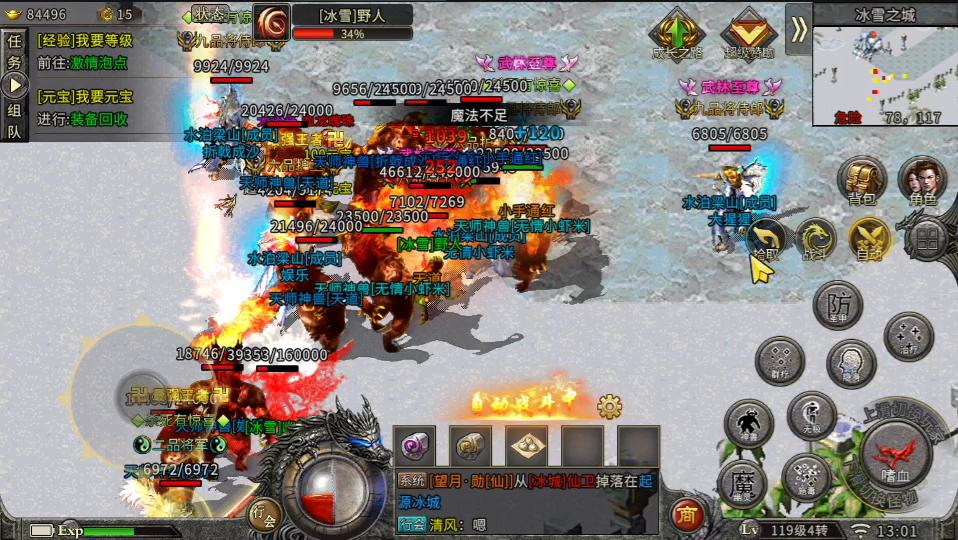Image resolution: width=958 pixels, height=540 pixels.
Task: Switch to 战斗 combat mode
Action: pyautogui.click(x=817, y=239)
